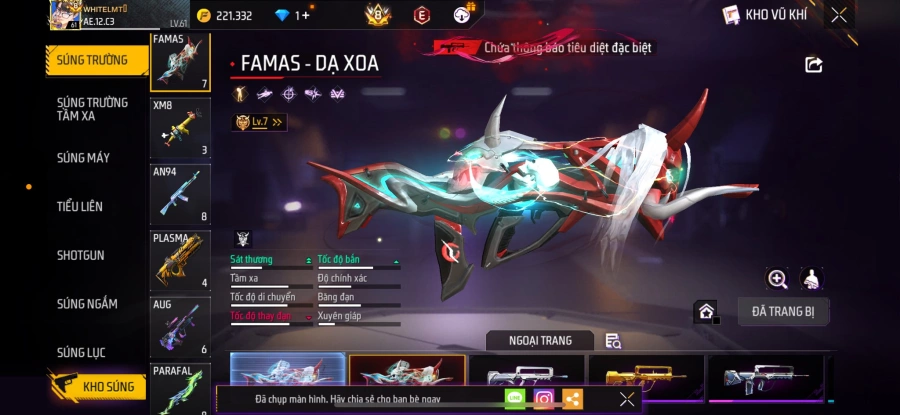
Task: Share screenshot to Instagram
Action: pos(544,399)
